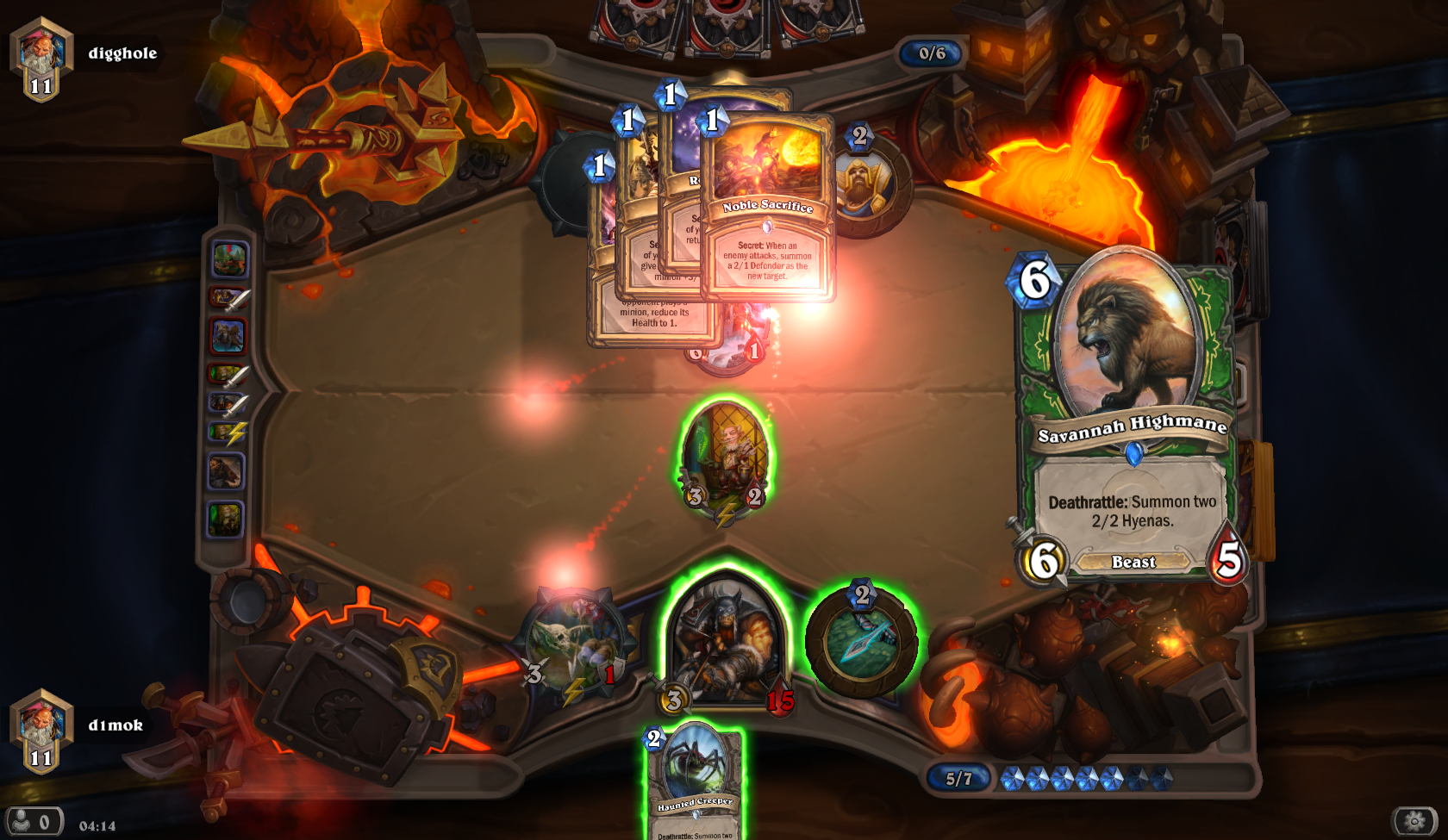Open the settings gear menu
1448x840 pixels.
(1414, 820)
